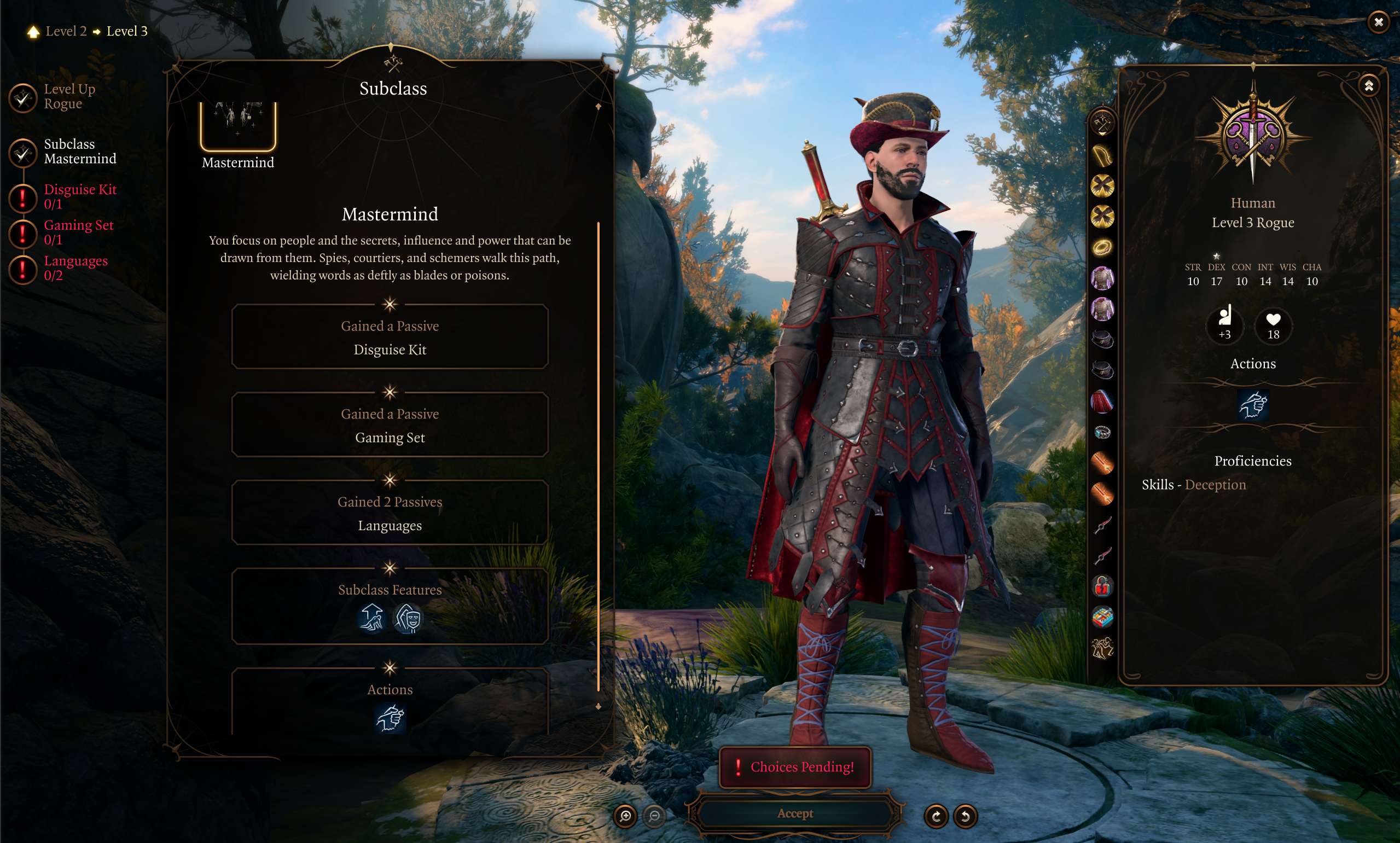Click the Gained 2 Passives Languages panel

point(390,514)
